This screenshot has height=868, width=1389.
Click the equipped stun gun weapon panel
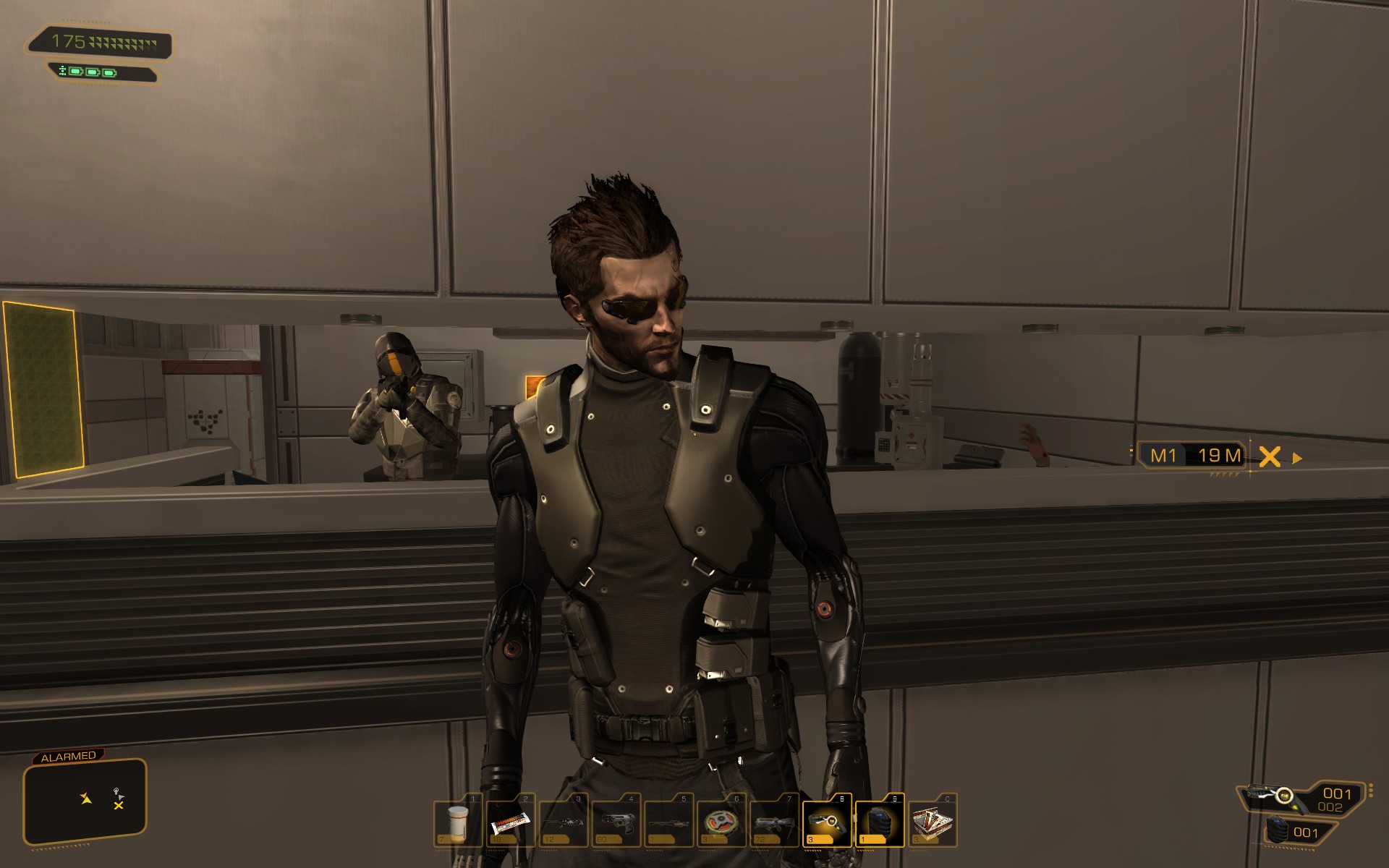(1304, 797)
